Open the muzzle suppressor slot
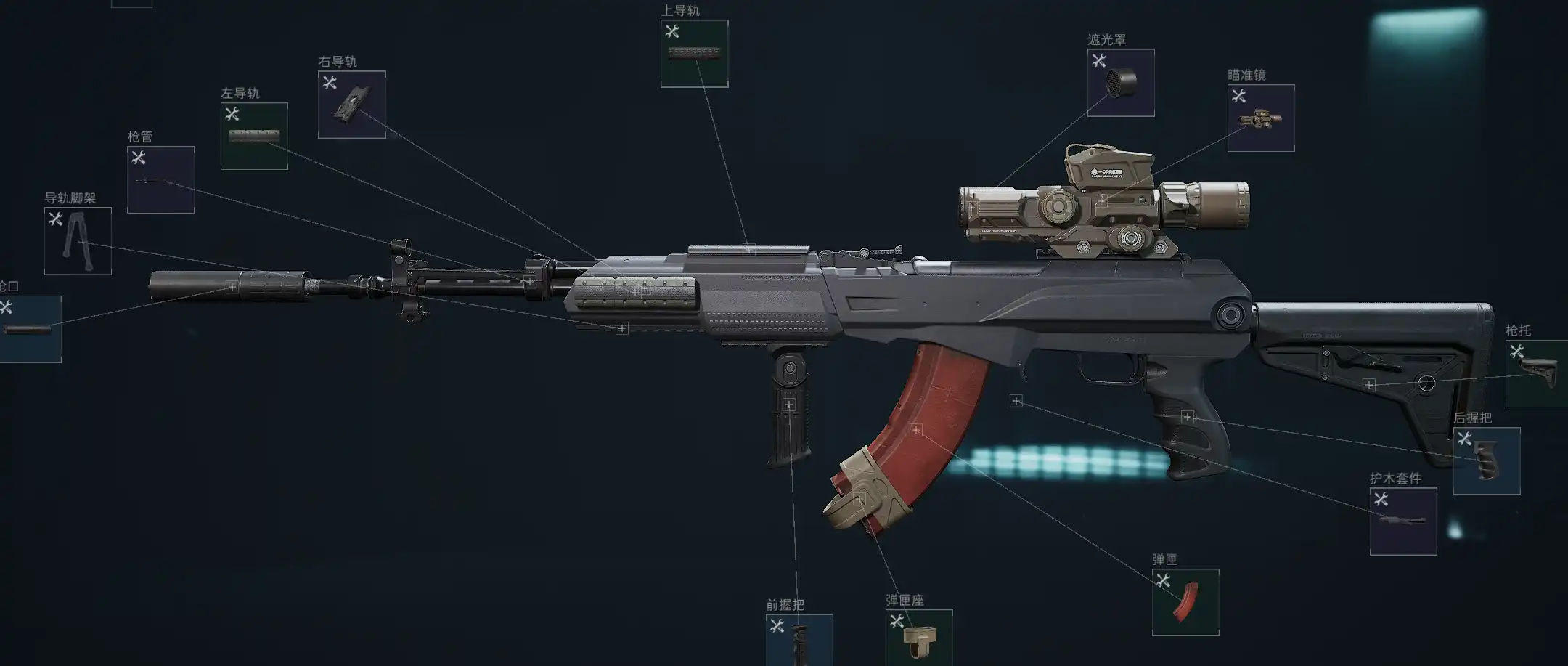This screenshot has width=1568, height=666. click(29, 329)
